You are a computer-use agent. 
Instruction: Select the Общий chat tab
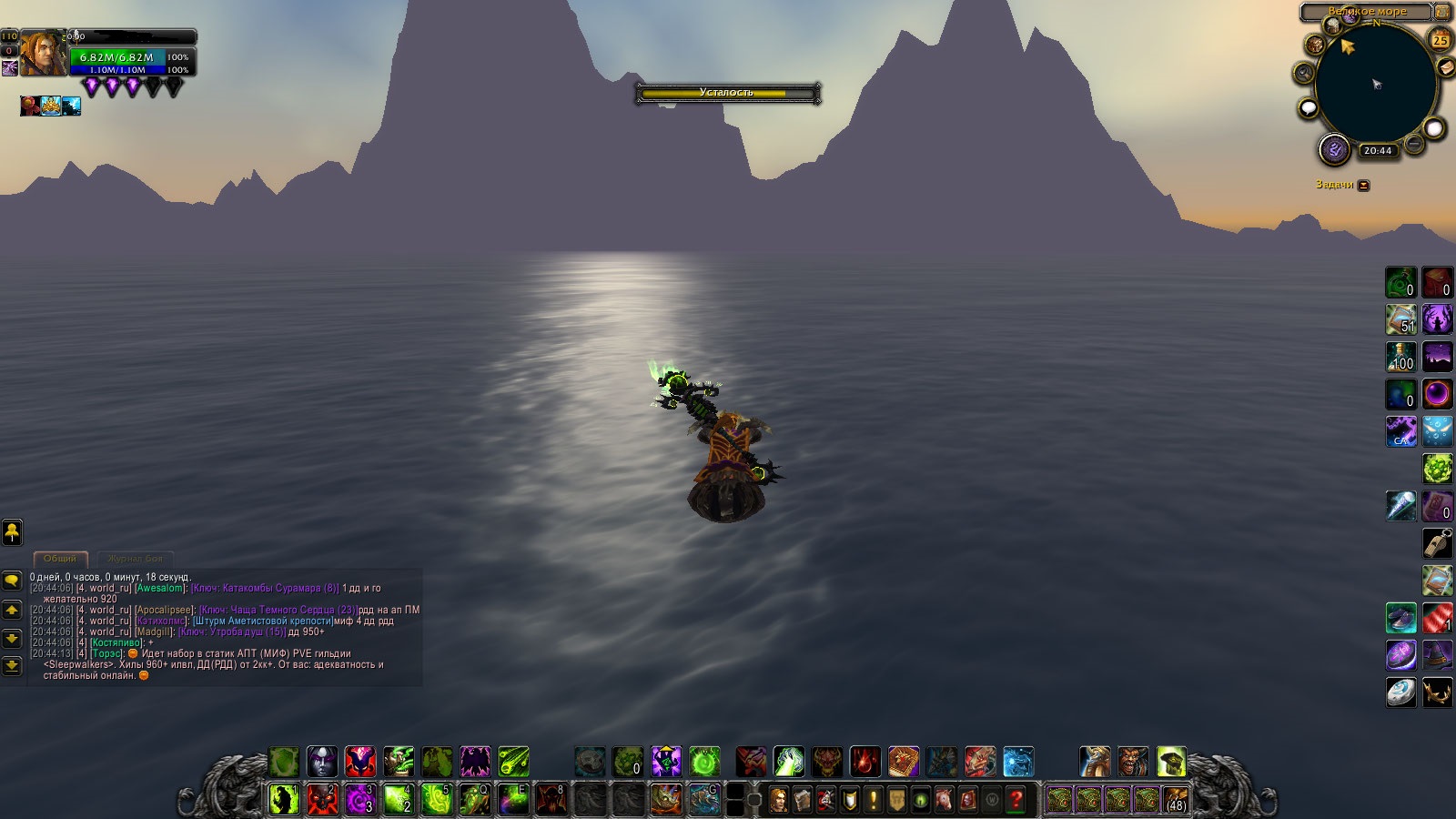click(60, 559)
